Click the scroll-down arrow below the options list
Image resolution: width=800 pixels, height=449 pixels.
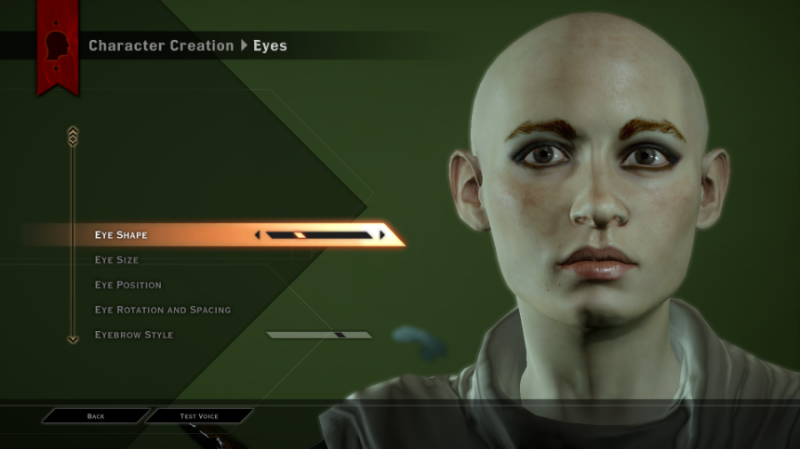point(72,339)
